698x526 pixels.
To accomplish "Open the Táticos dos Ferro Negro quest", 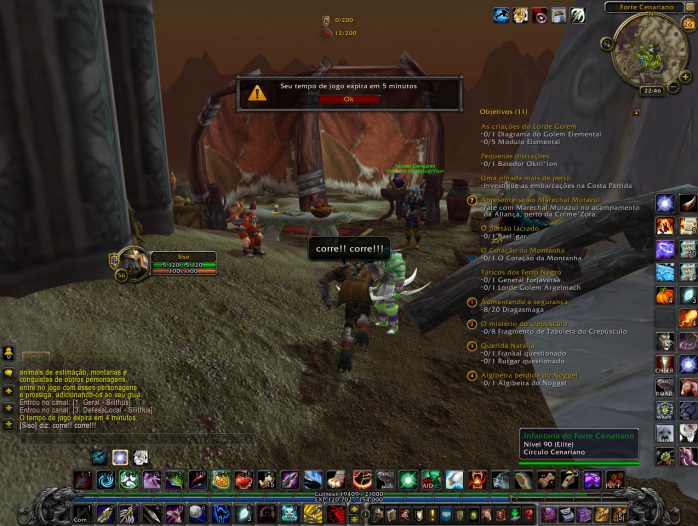I will coord(523,273).
